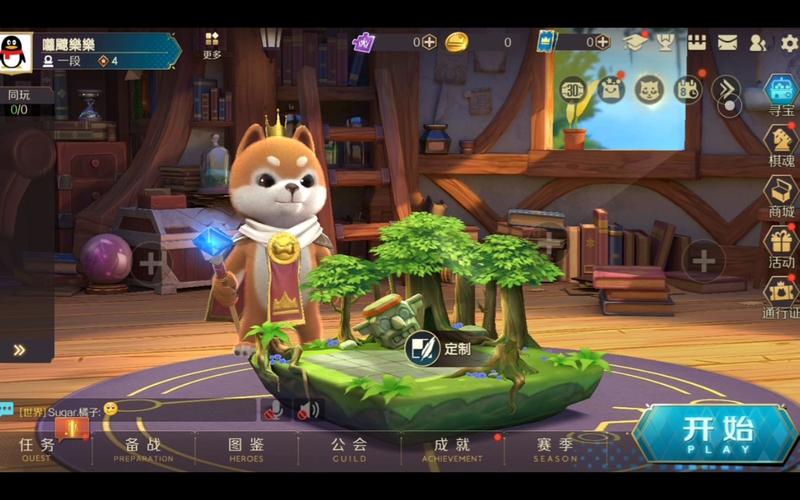Open the 公会 Guild menu
This screenshot has width=800, height=500.
349,448
